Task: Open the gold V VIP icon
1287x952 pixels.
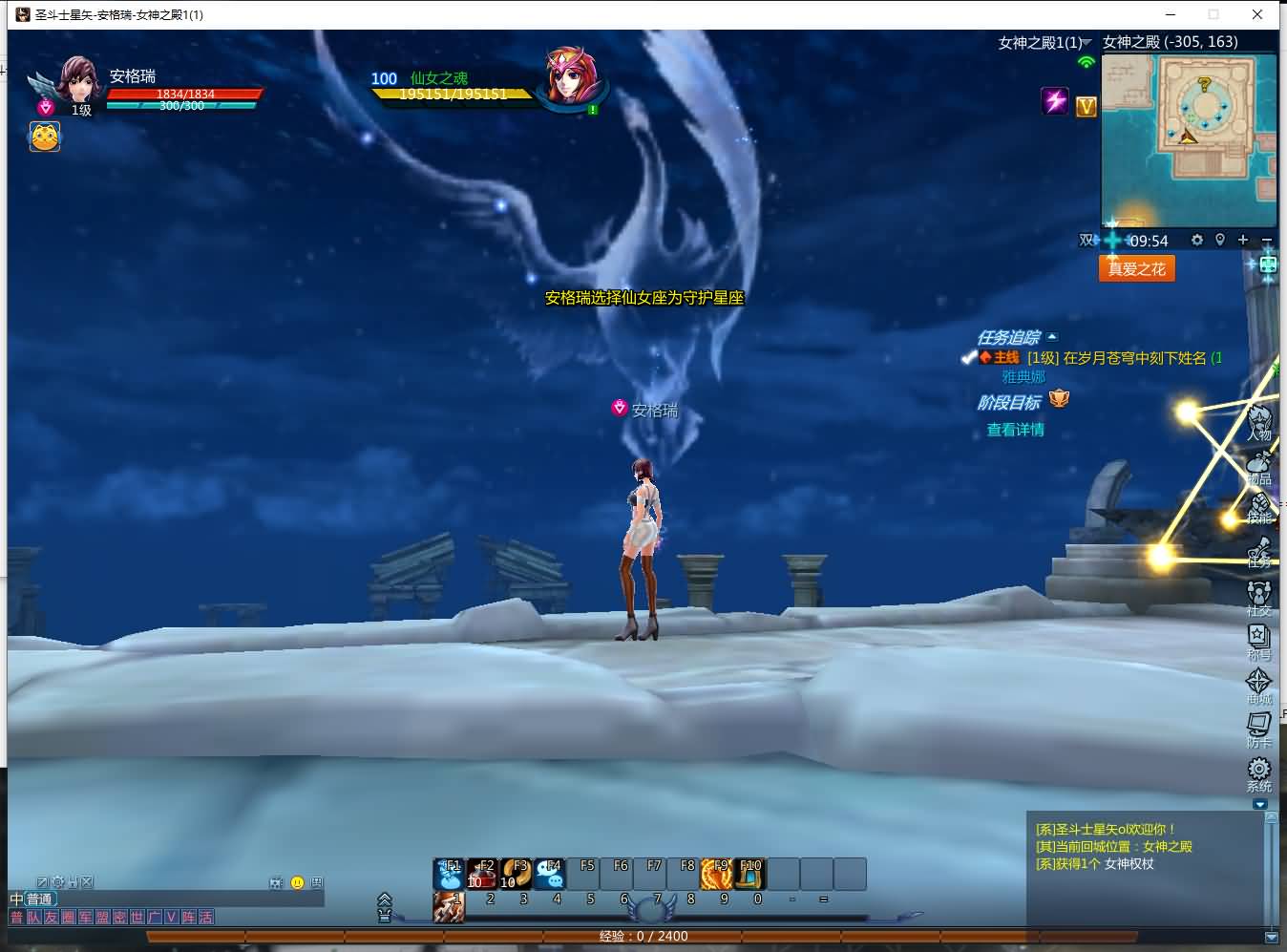Action: pos(1087,106)
